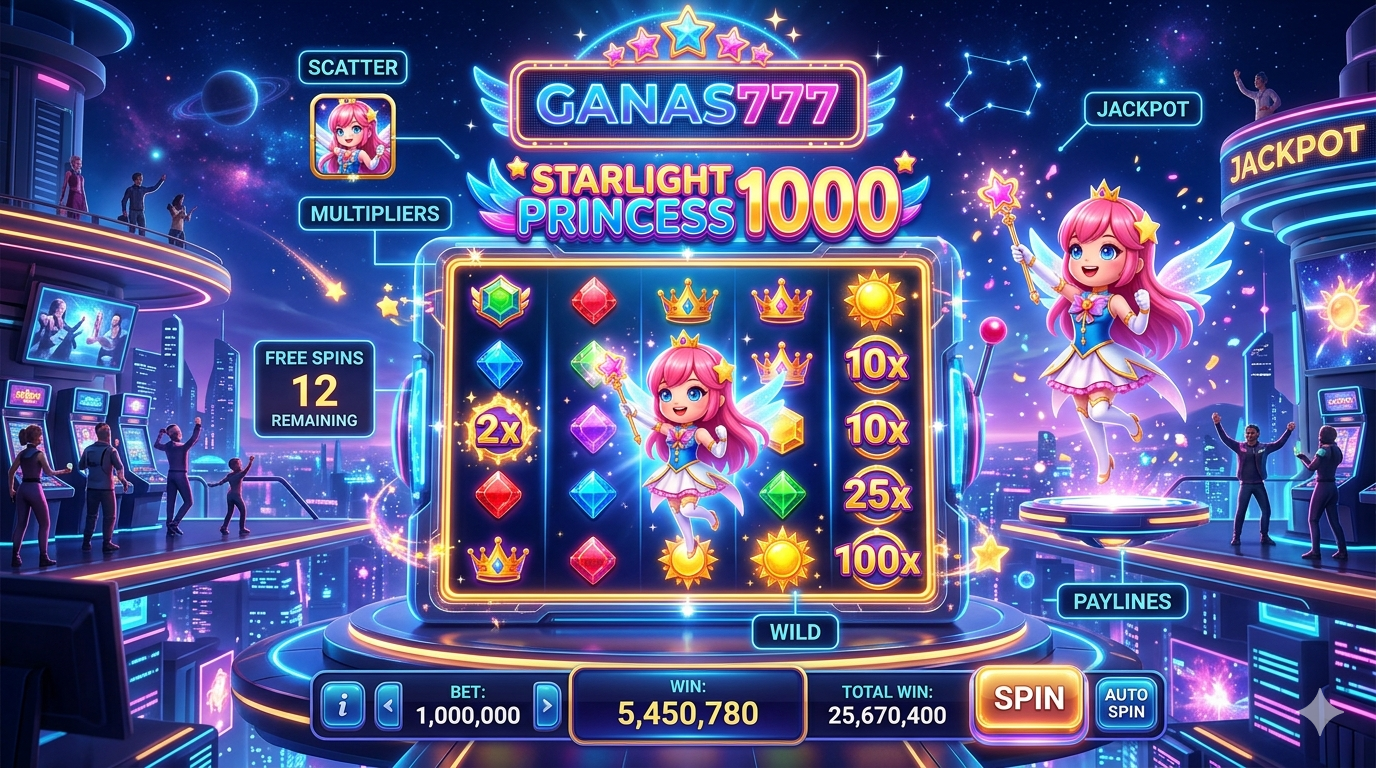This screenshot has width=1376, height=768.
Task: Open the info panel with the i button
Action: point(344,706)
